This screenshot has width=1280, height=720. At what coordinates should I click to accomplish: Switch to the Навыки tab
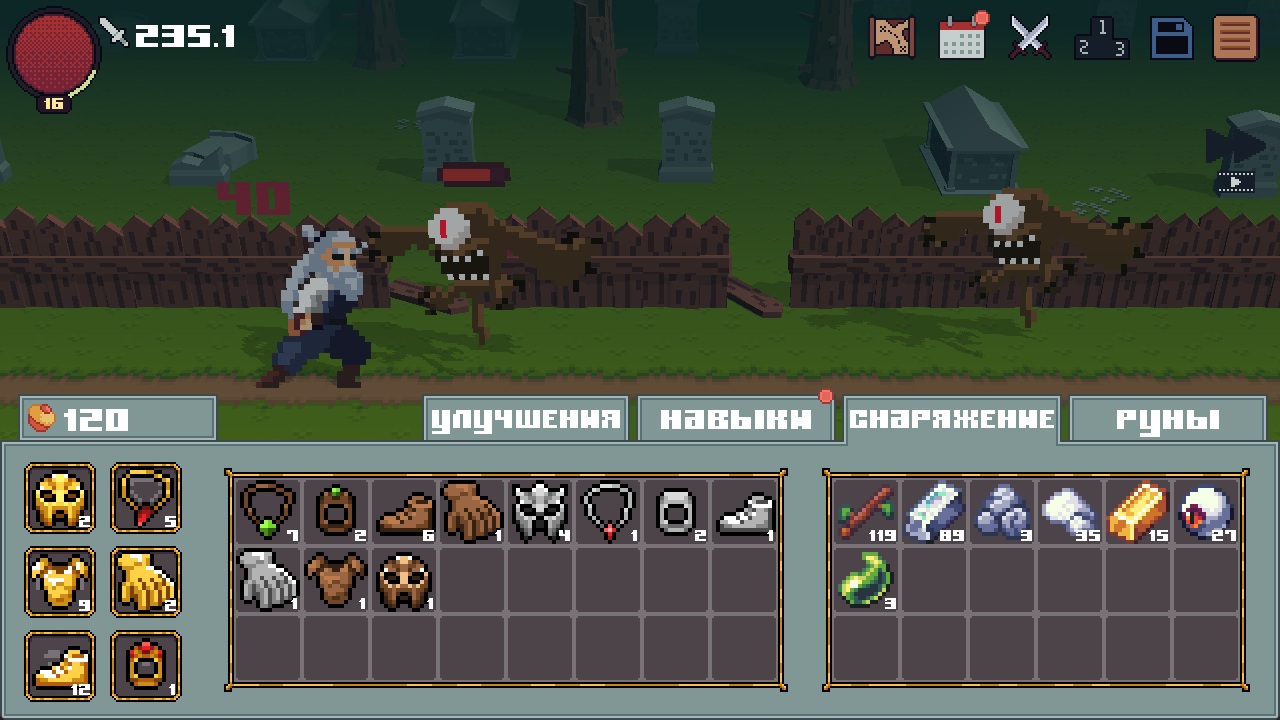(x=735, y=419)
